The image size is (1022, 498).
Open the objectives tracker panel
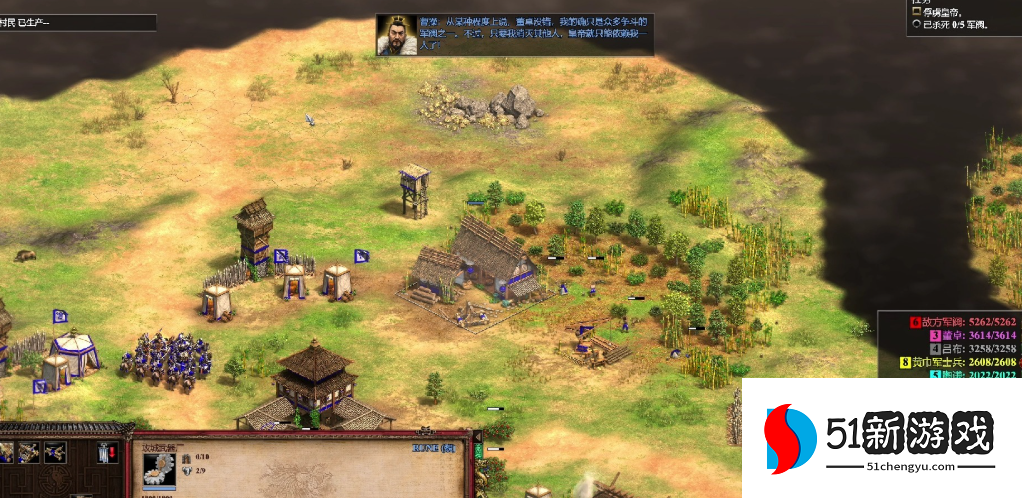coord(962,18)
